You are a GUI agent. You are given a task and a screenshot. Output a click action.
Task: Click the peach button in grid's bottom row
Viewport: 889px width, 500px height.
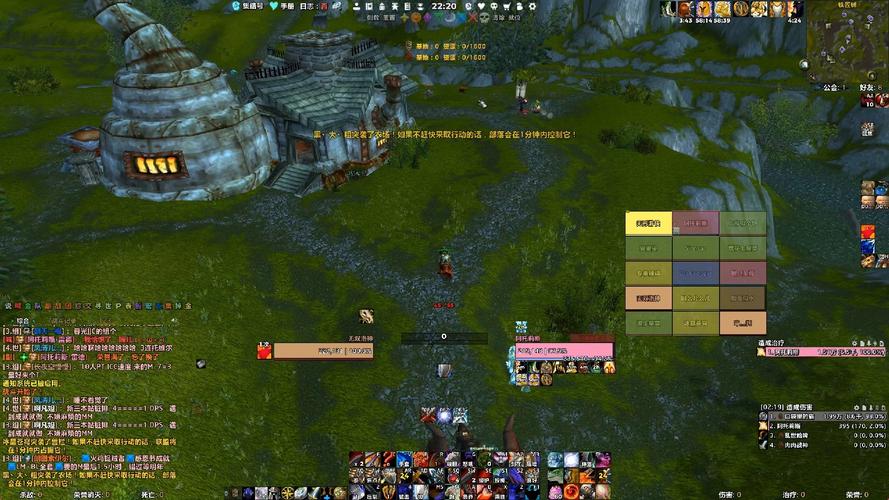tap(742, 322)
